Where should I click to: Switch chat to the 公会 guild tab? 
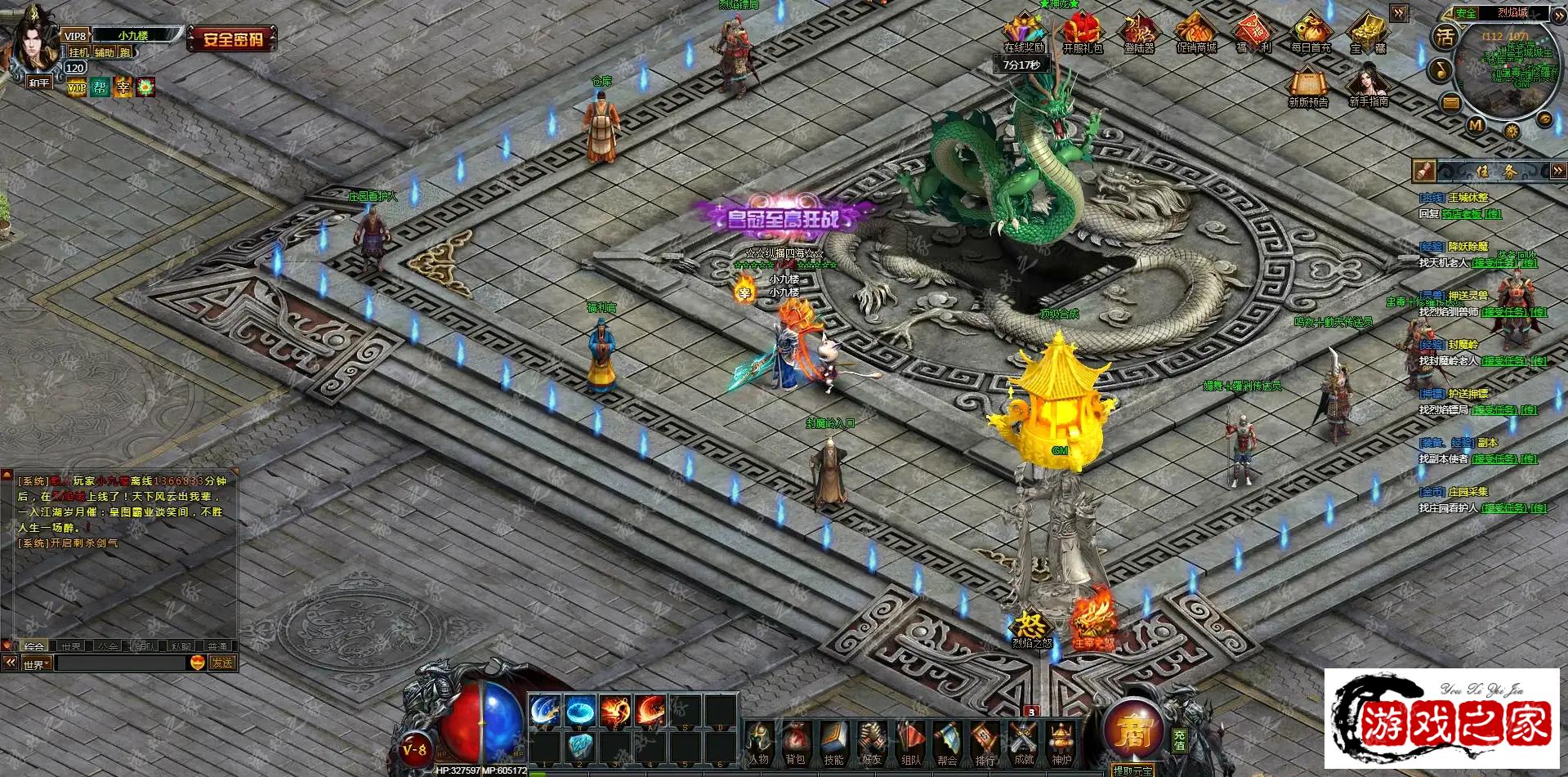pos(108,645)
